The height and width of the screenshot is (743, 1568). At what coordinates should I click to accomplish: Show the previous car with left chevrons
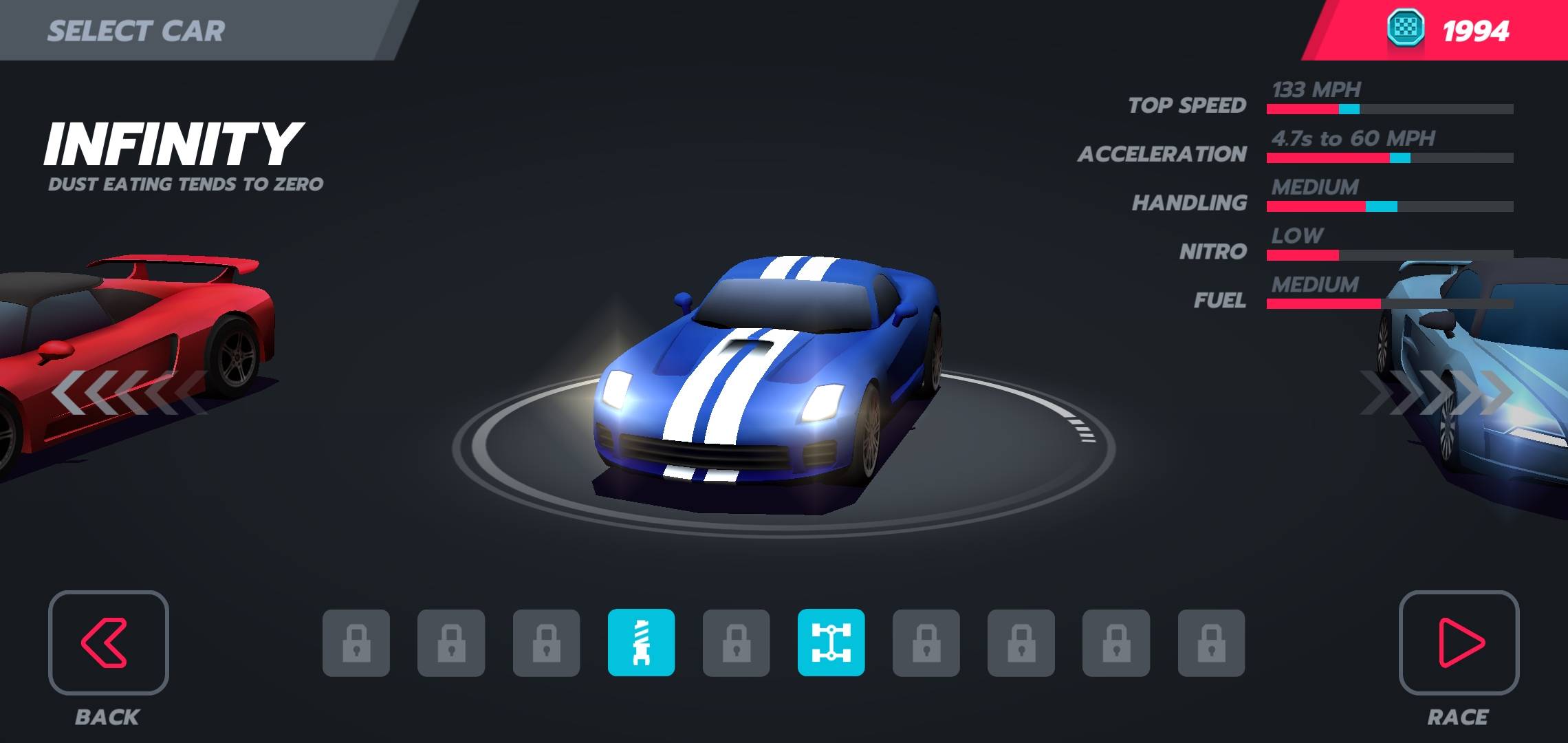127,393
